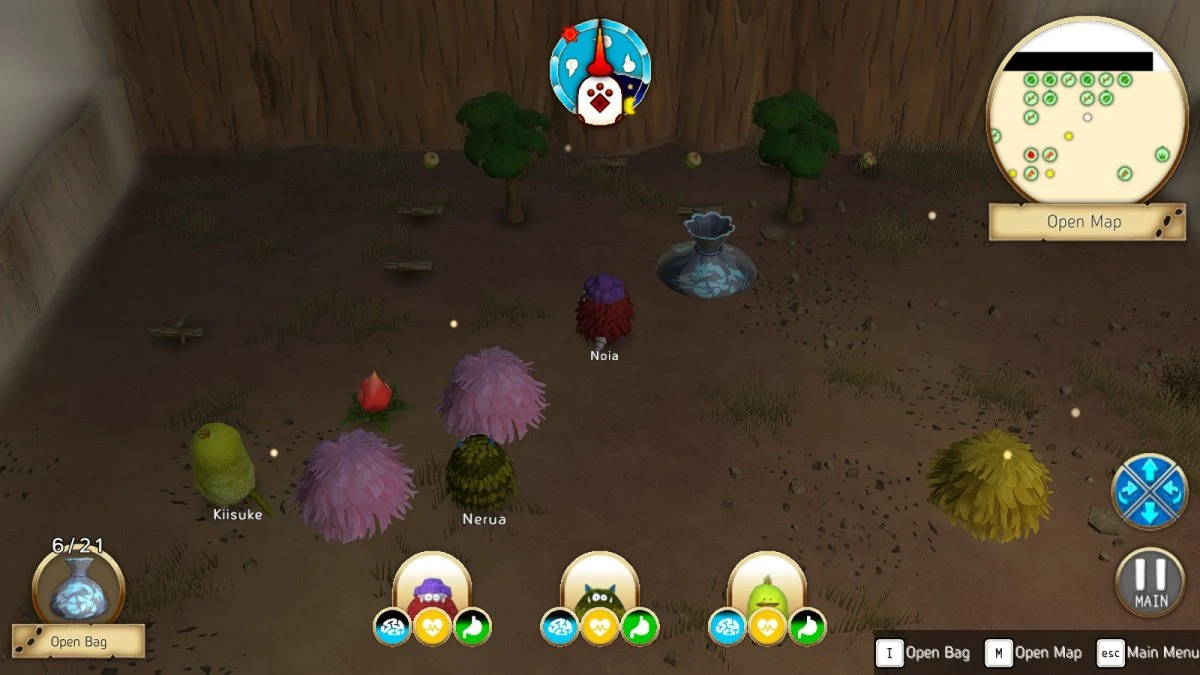Rotate the camera using the left curved arrow
The width and height of the screenshot is (1200, 675).
(x=1128, y=491)
